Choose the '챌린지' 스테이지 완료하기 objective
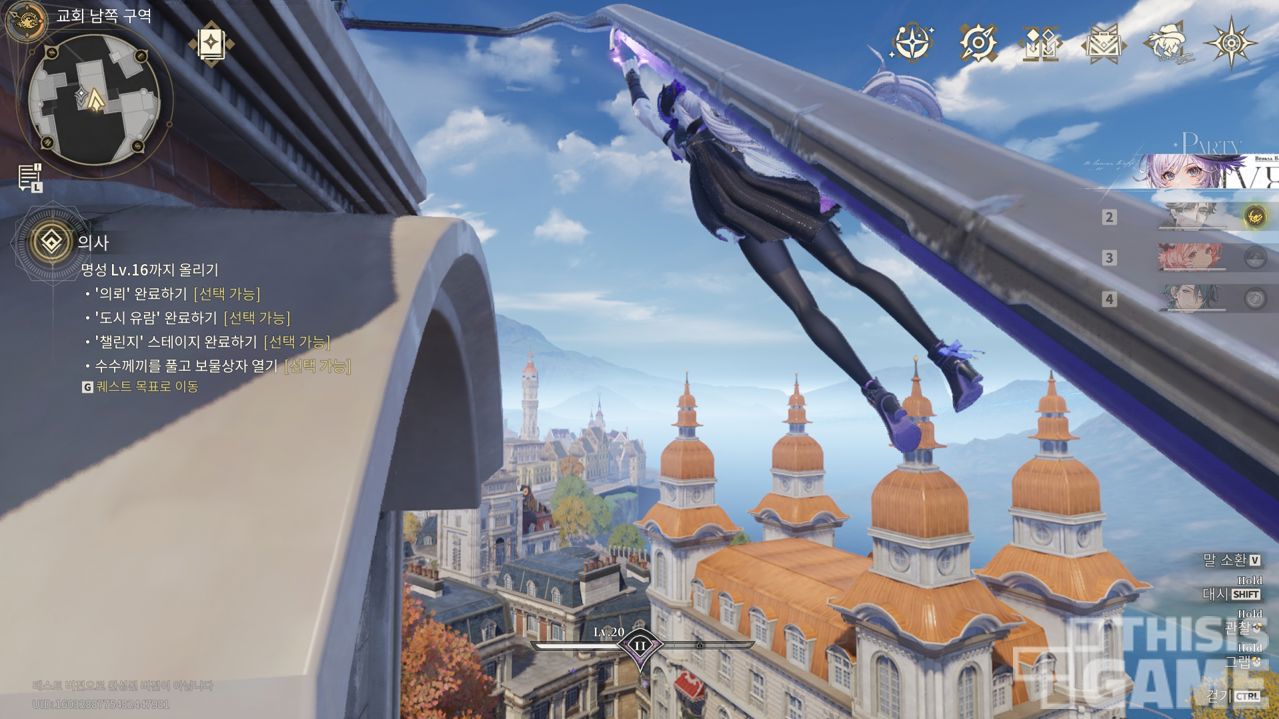The height and width of the screenshot is (719, 1279). (x=211, y=342)
